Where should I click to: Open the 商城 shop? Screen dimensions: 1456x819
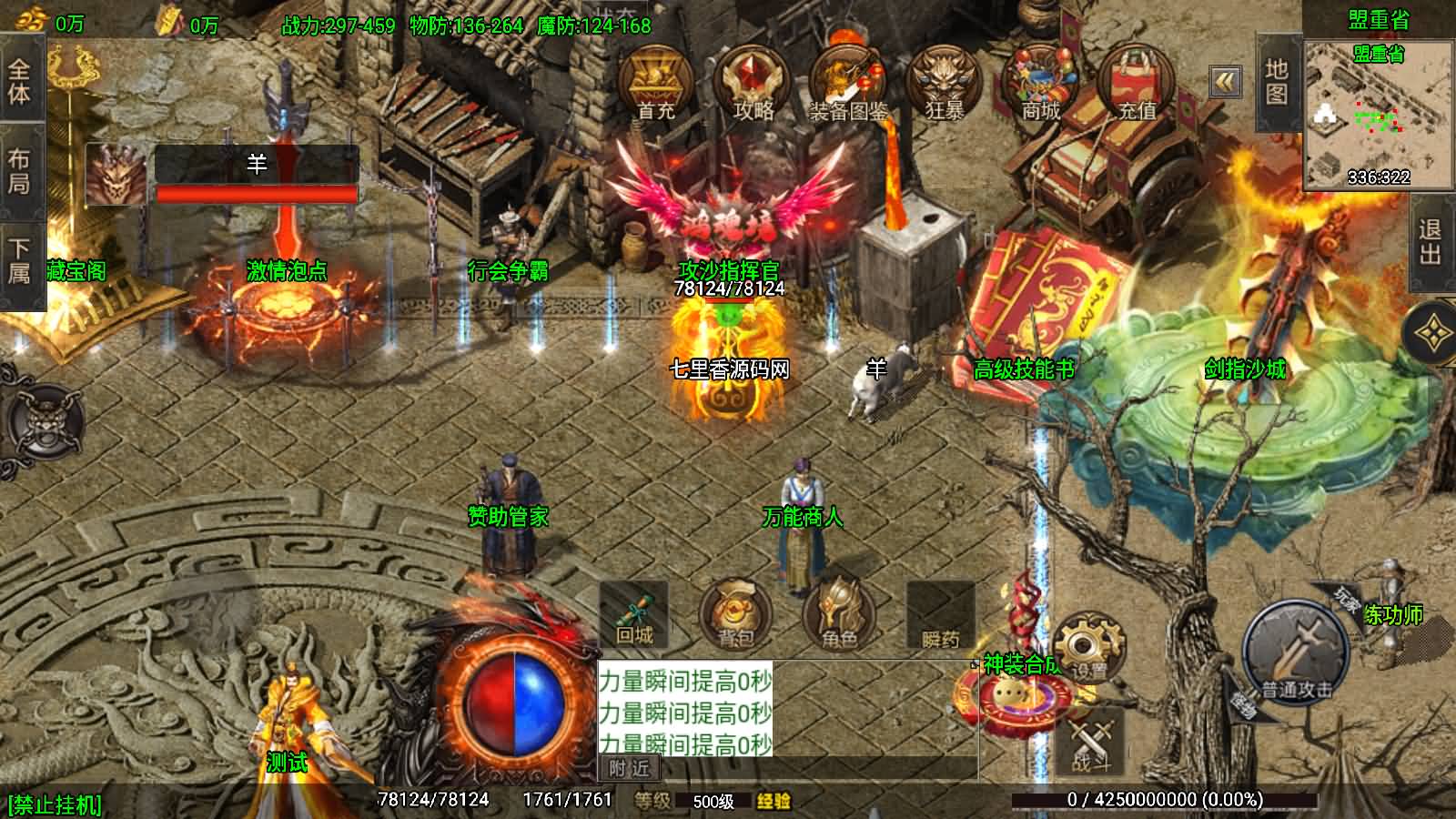1041,82
